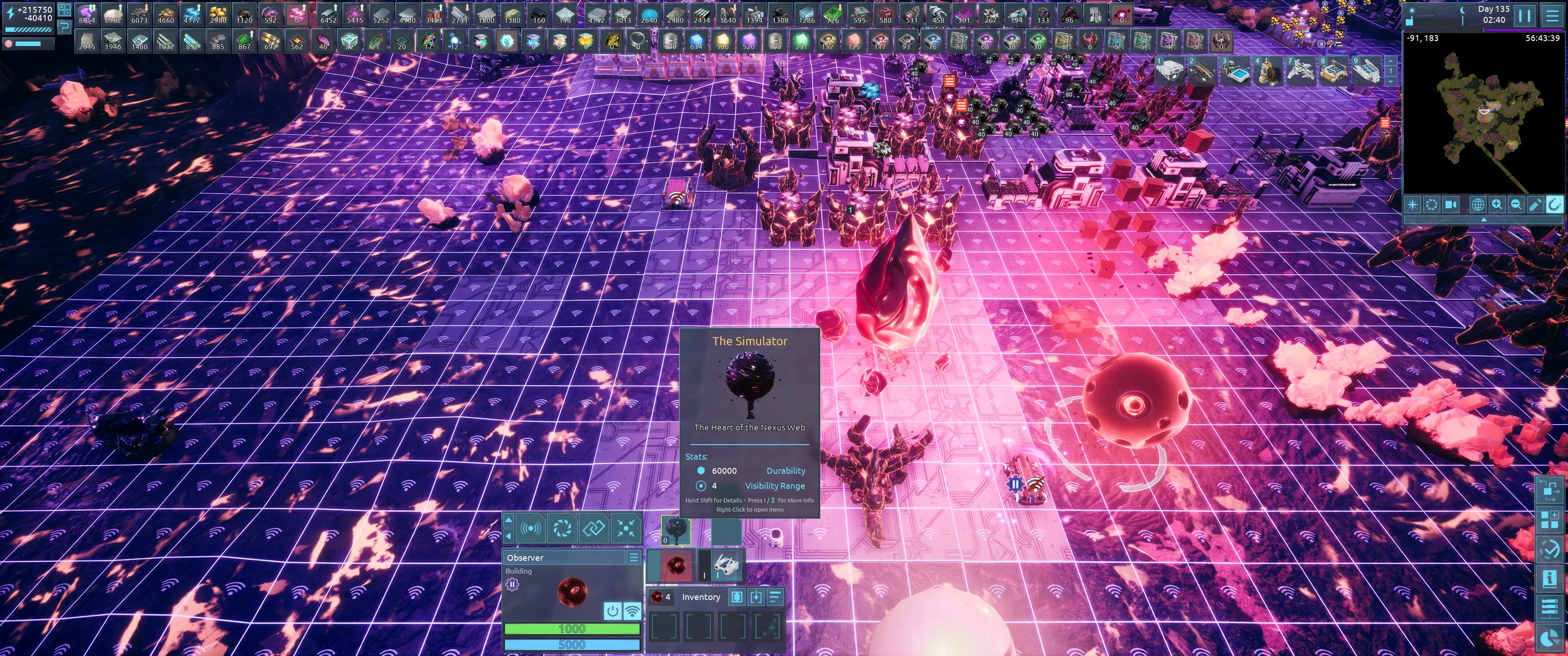Click the inventory sort button
The image size is (1568, 656).
click(775, 597)
